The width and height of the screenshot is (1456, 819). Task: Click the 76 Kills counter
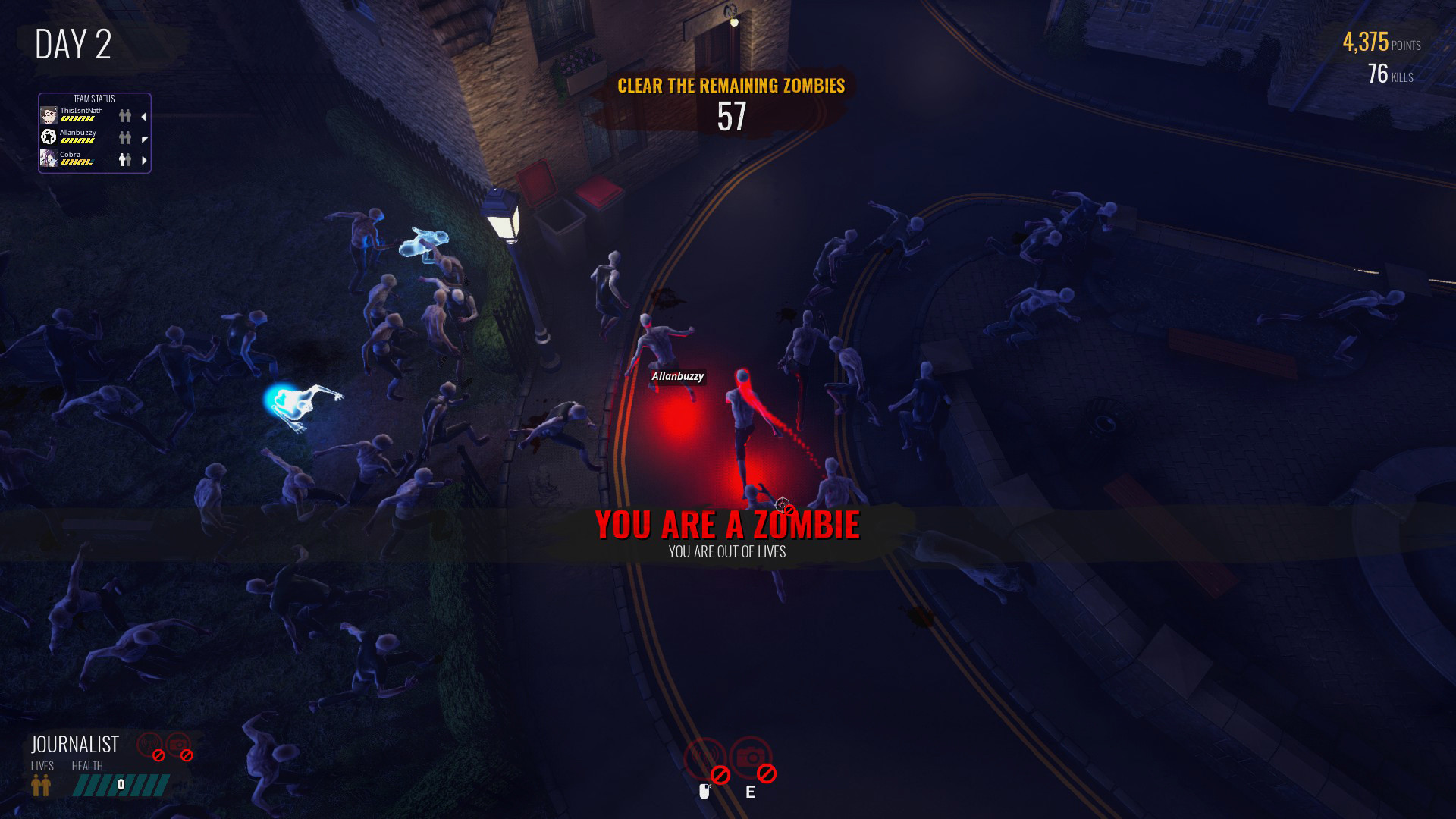tap(1390, 75)
